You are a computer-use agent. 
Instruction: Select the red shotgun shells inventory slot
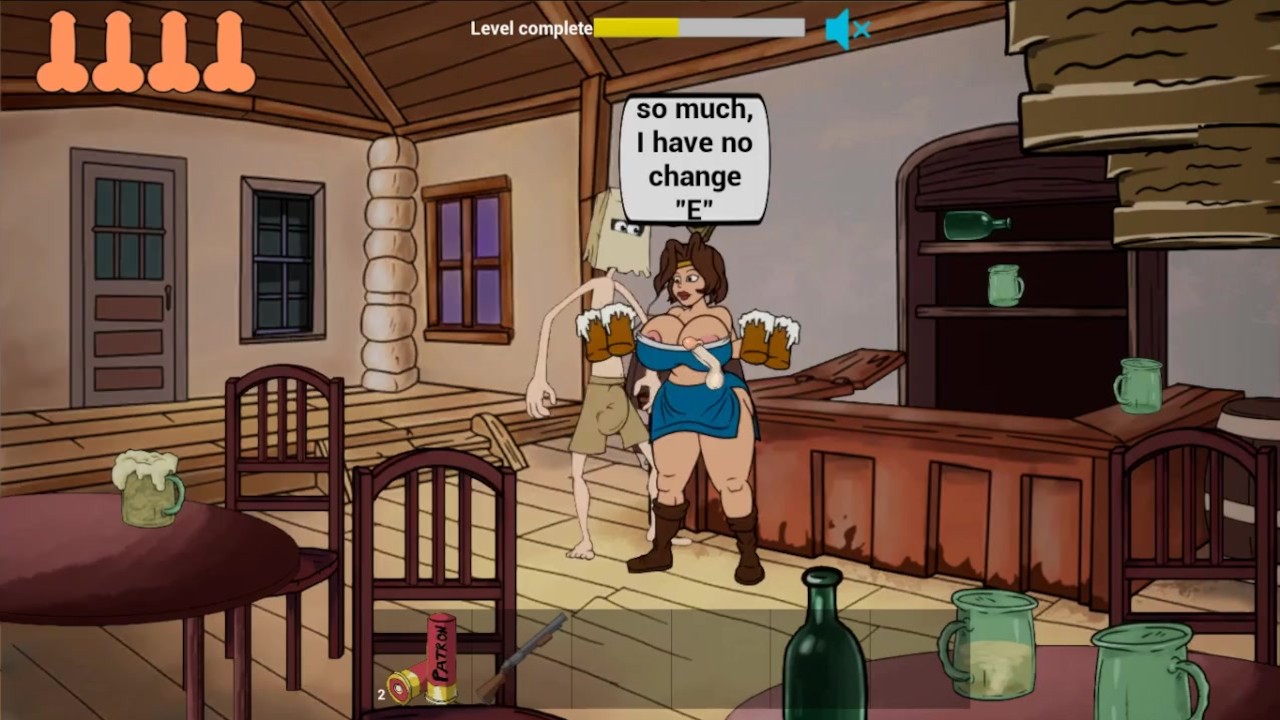(x=425, y=661)
